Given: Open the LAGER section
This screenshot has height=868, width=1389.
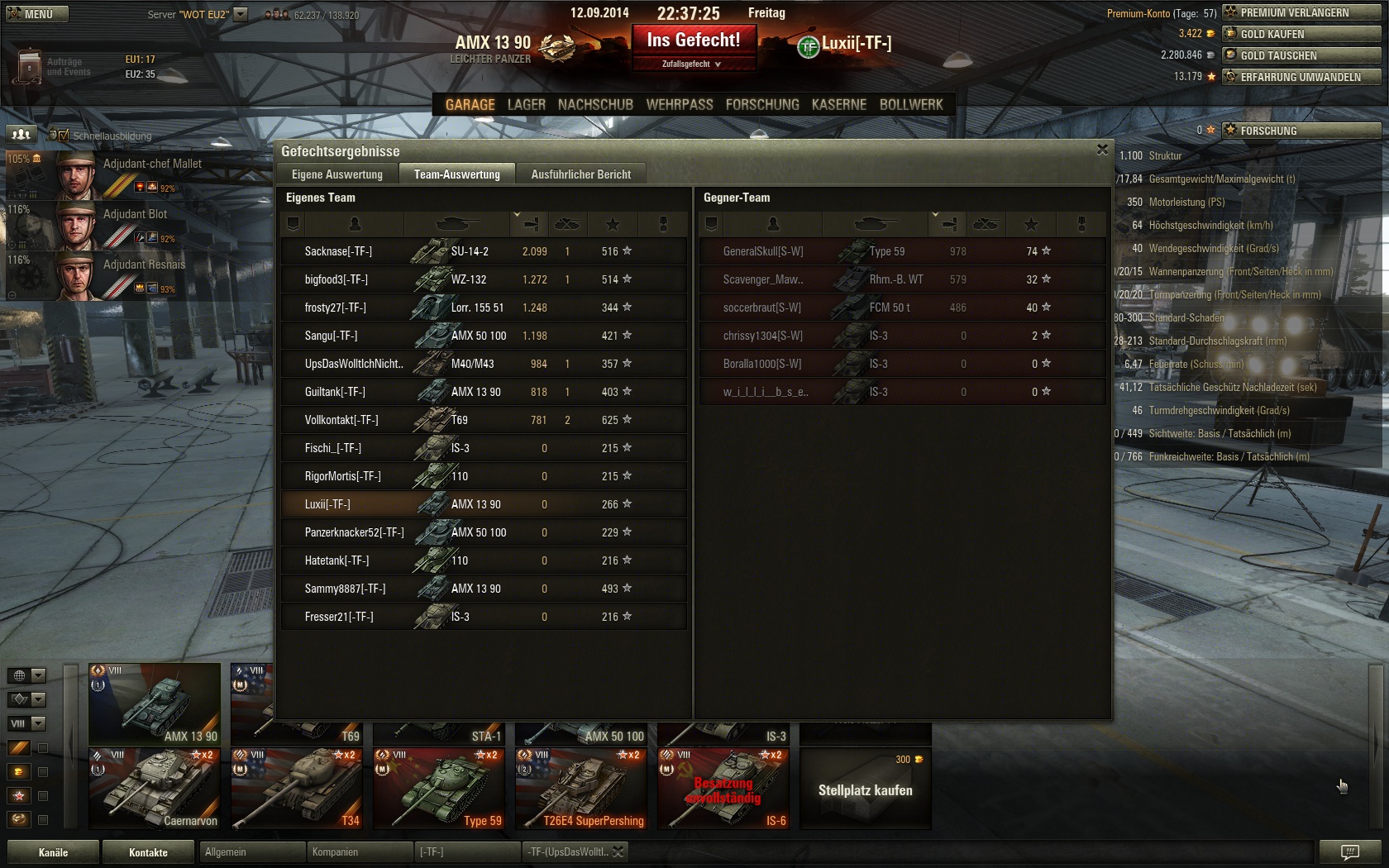Looking at the screenshot, I should [526, 105].
